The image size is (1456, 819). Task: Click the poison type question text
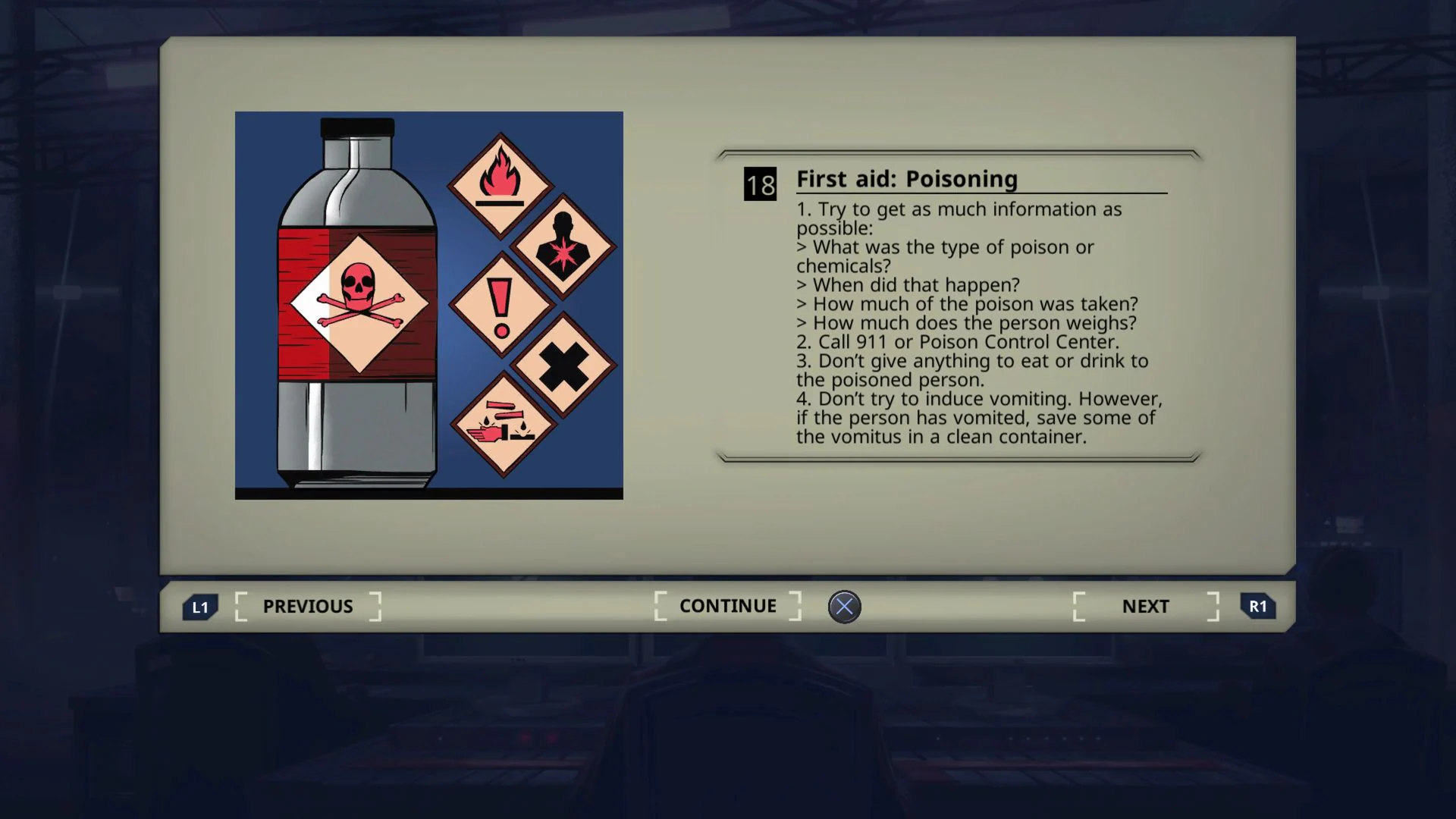945,248
